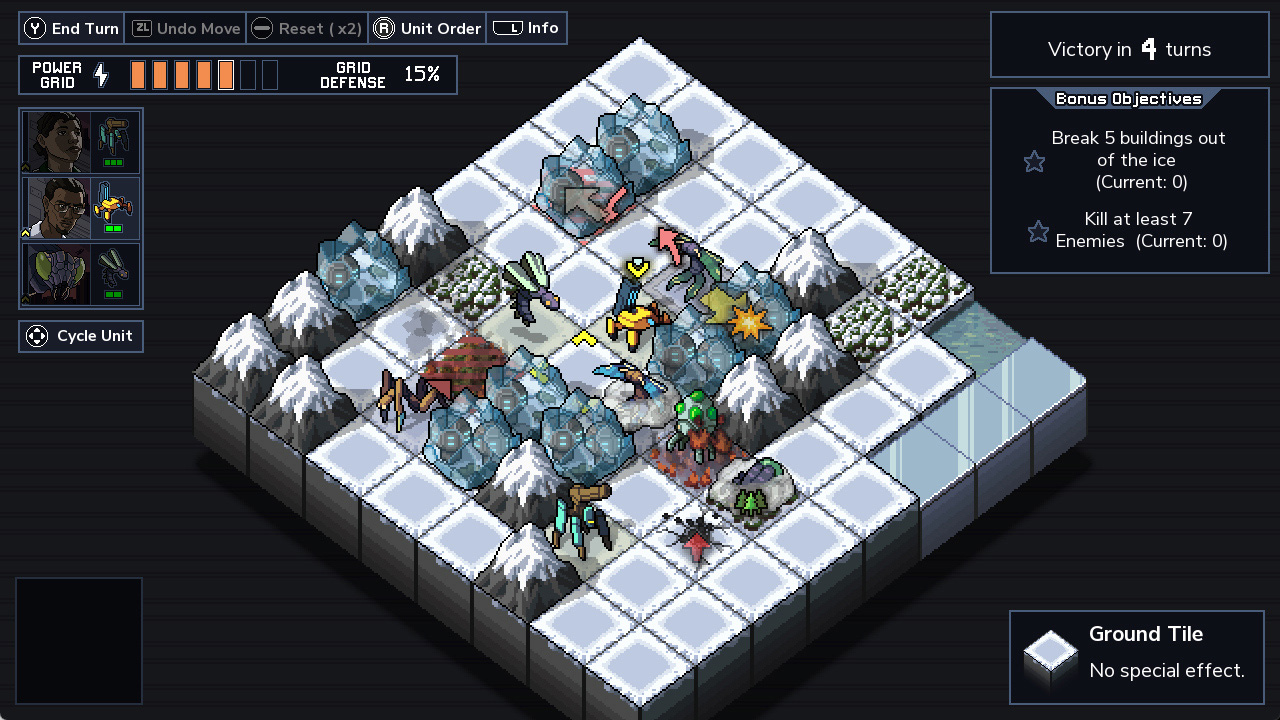The image size is (1280, 720).
Task: Click the d-pad icon on Cycle Unit
Action: [36, 336]
